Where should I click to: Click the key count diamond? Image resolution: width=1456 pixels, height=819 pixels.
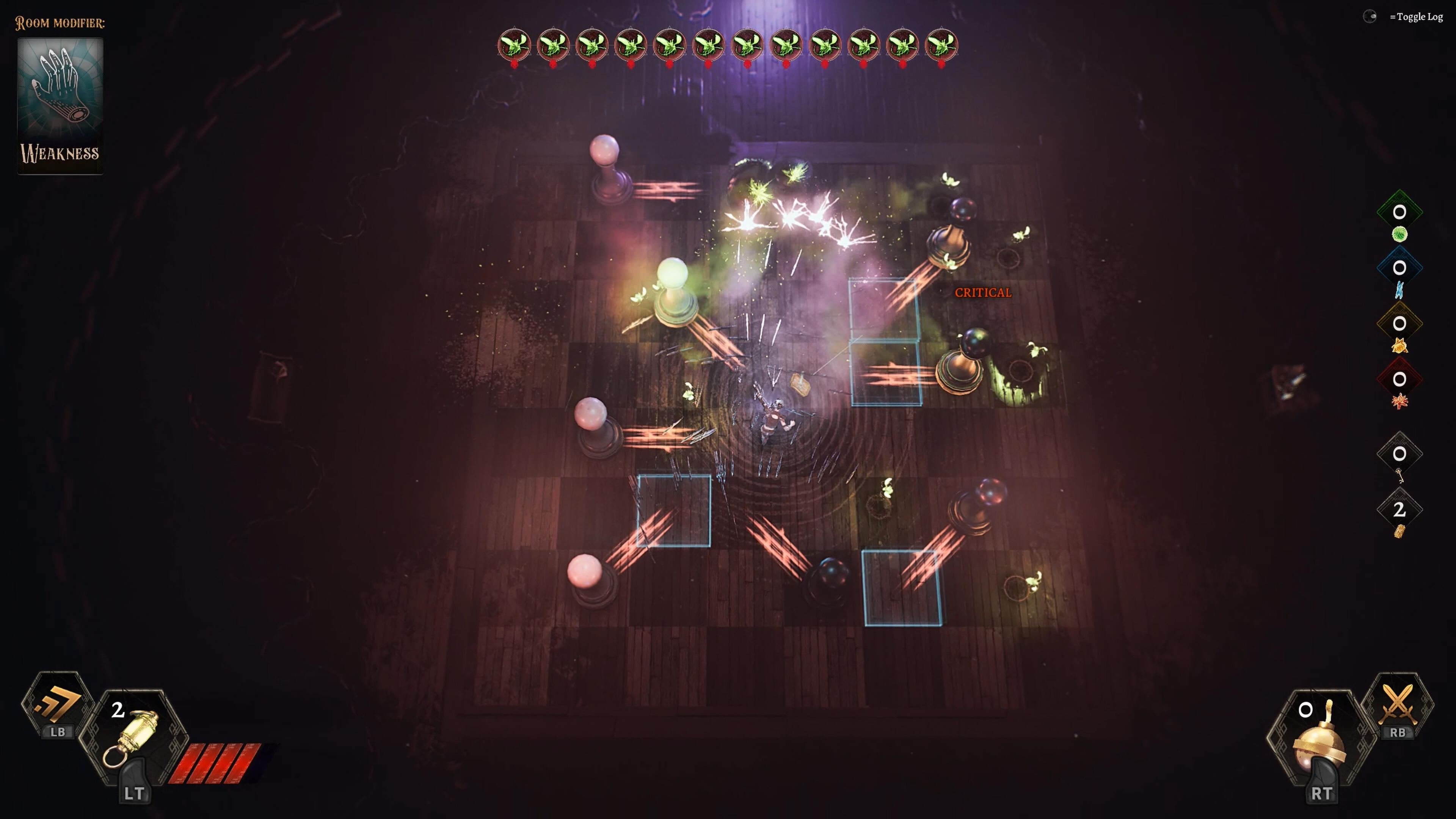coord(1399,454)
